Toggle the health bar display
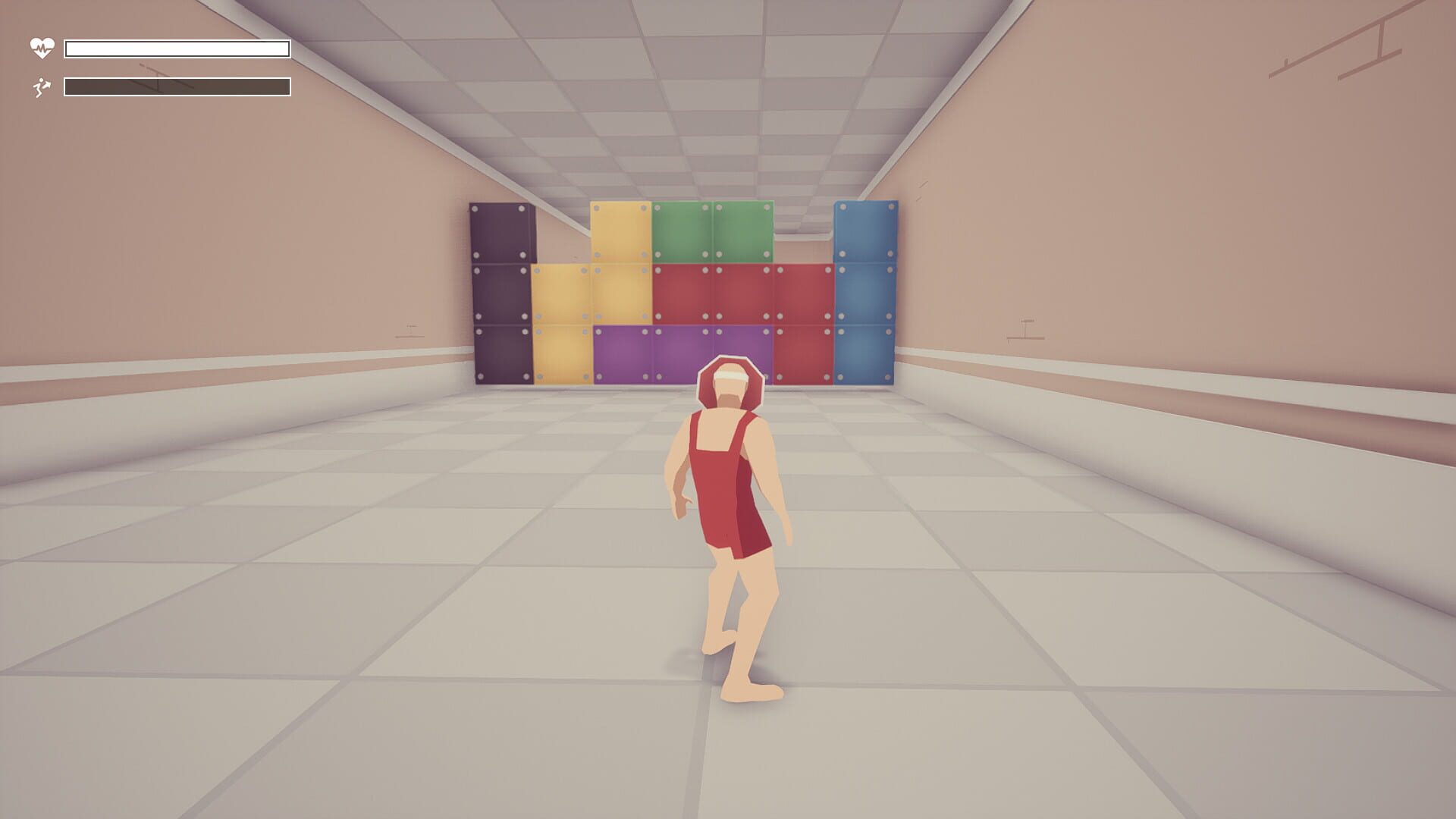 177,48
